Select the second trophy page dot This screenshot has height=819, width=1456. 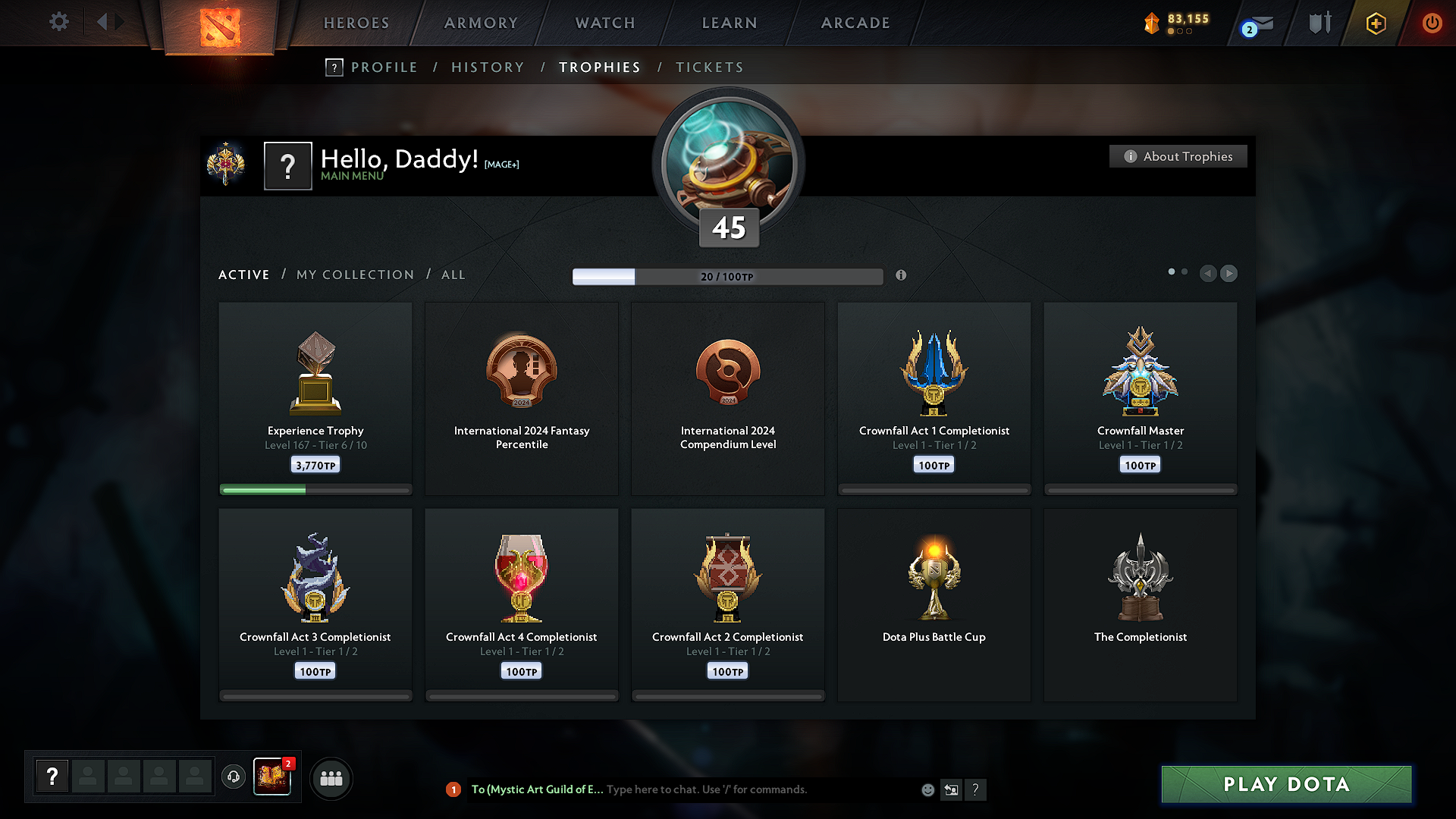1185,270
